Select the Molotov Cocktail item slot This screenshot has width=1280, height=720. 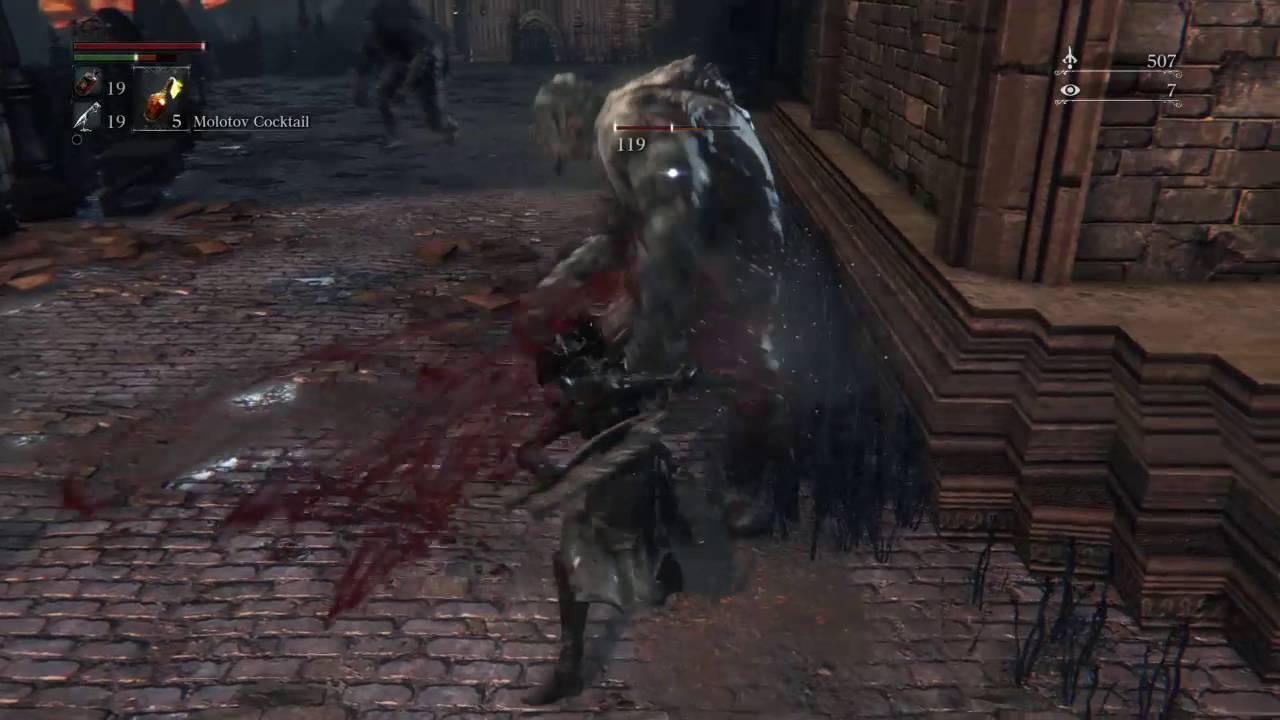(x=160, y=100)
